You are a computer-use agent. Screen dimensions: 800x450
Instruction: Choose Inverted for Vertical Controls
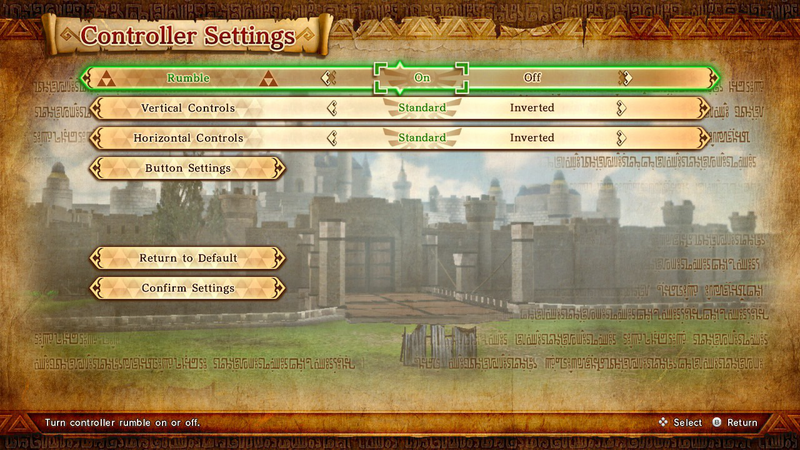(x=532, y=108)
